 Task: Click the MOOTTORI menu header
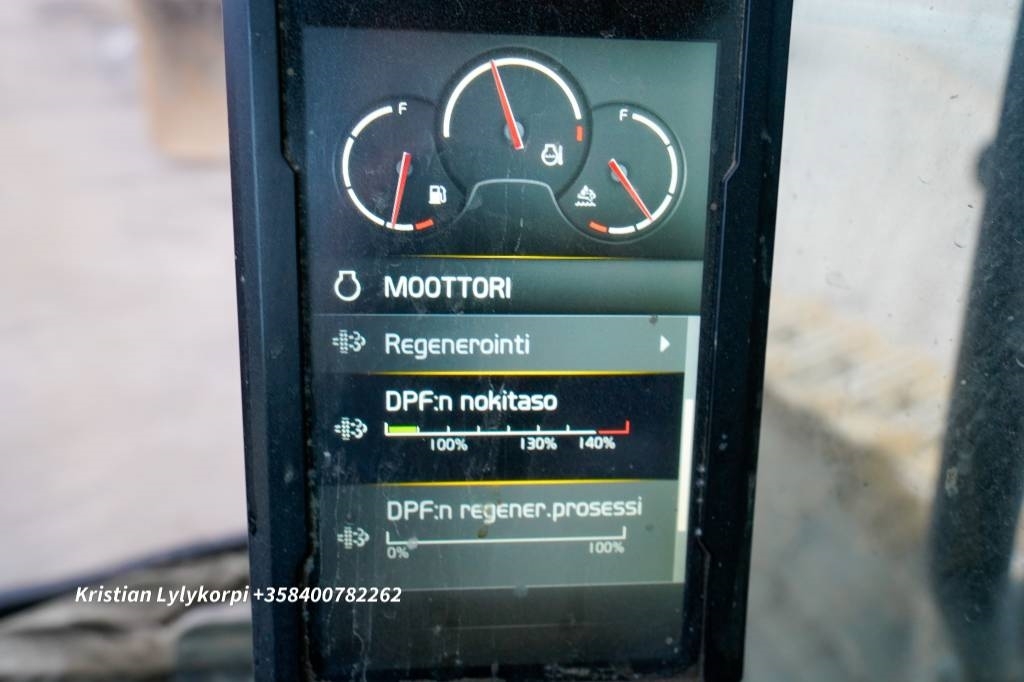point(447,288)
